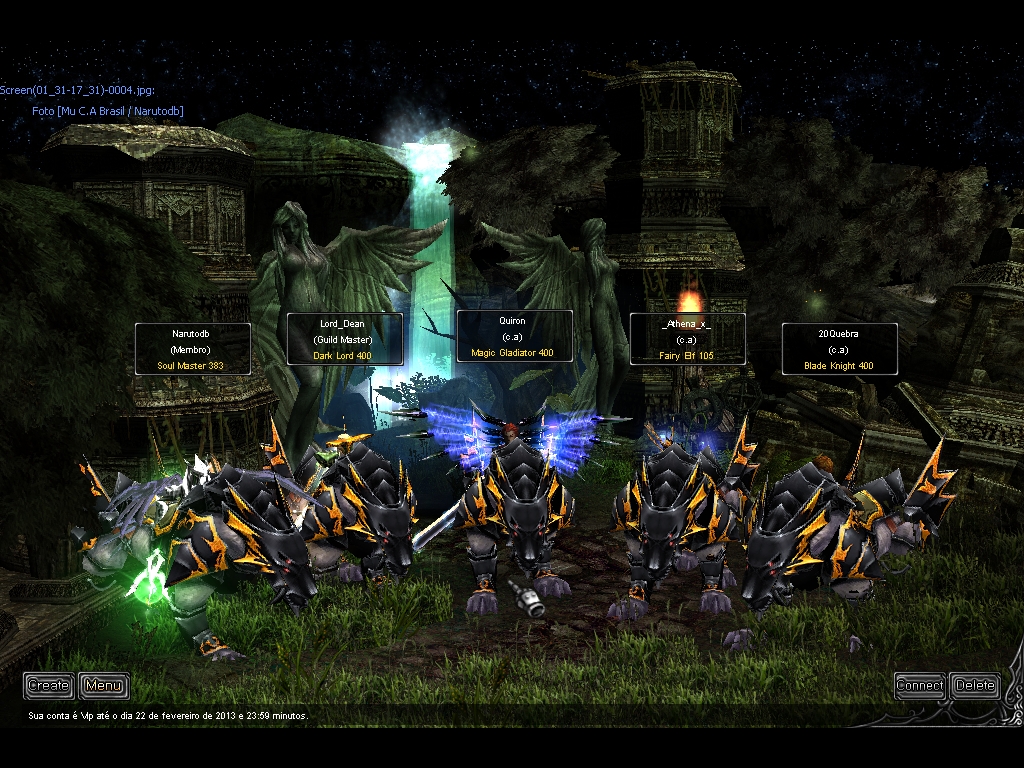Select Narutodb Soul Master character
Screen dimensions: 1024x768
(x=190, y=349)
